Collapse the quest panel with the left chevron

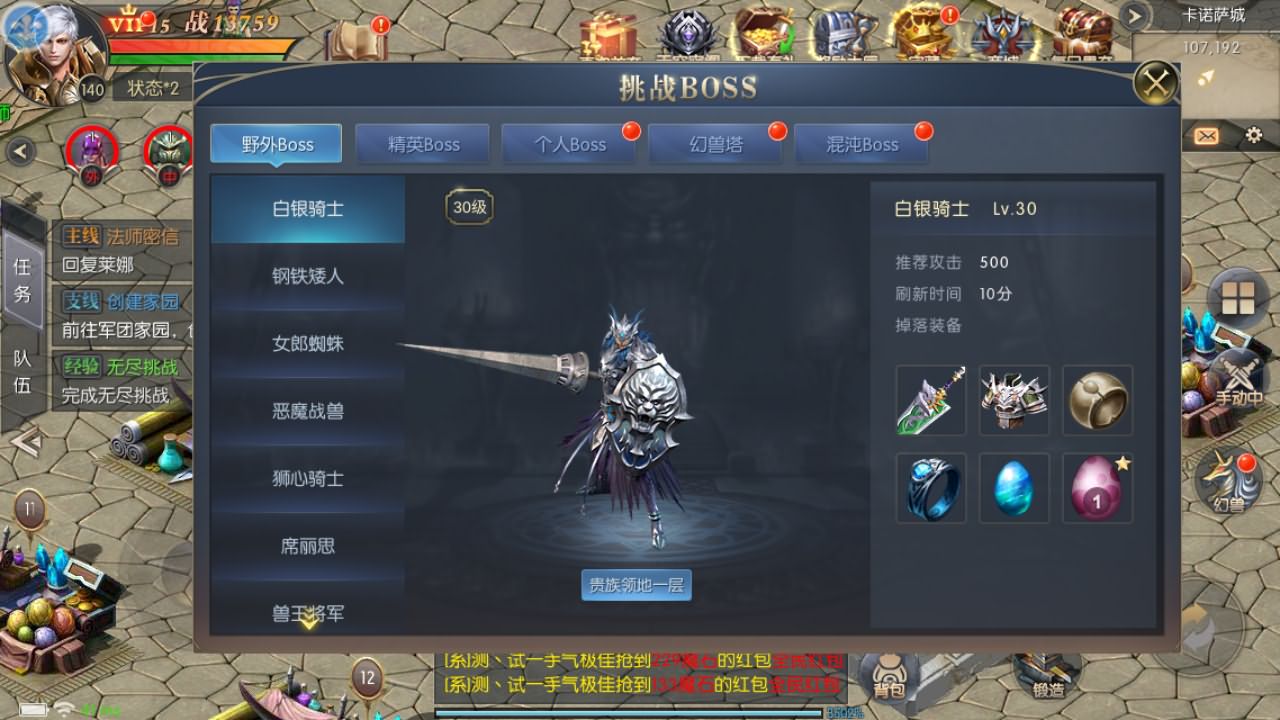point(18,150)
